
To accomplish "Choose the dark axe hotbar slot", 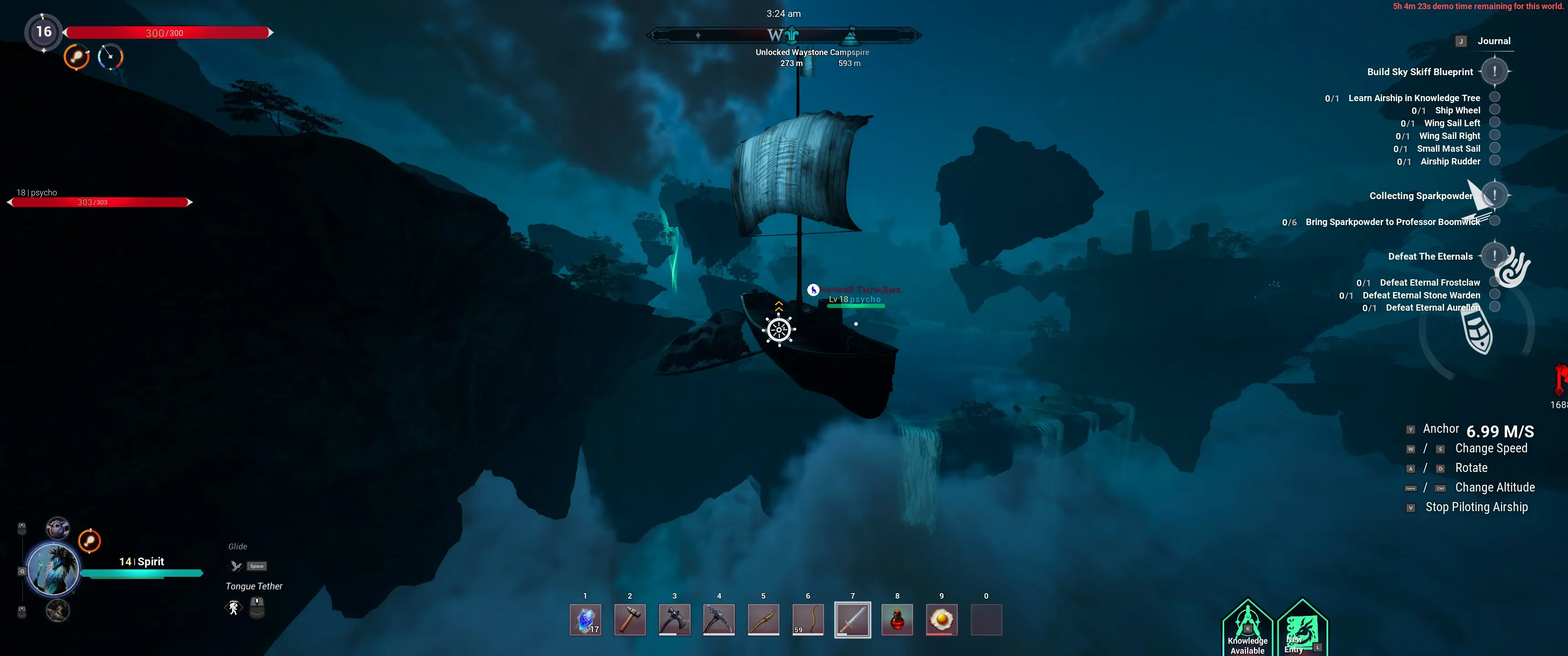I will [674, 620].
